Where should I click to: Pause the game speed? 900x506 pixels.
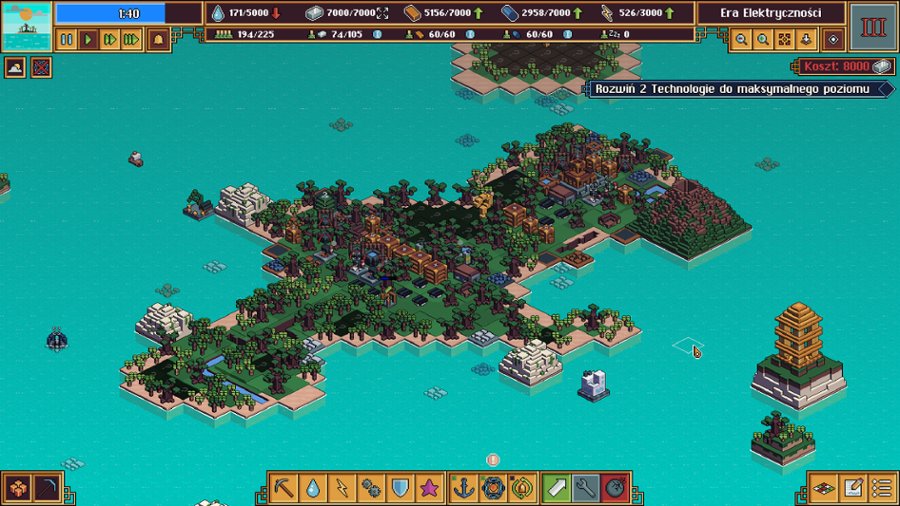click(67, 40)
